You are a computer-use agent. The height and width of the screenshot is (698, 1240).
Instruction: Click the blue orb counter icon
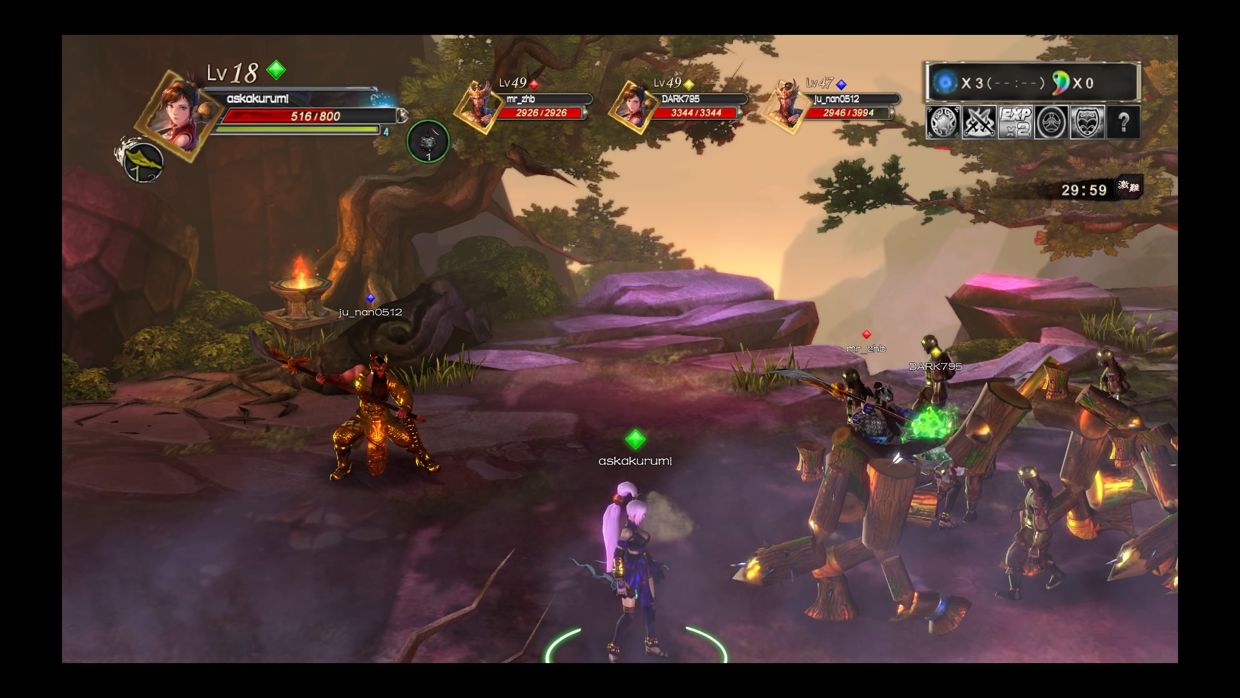944,82
